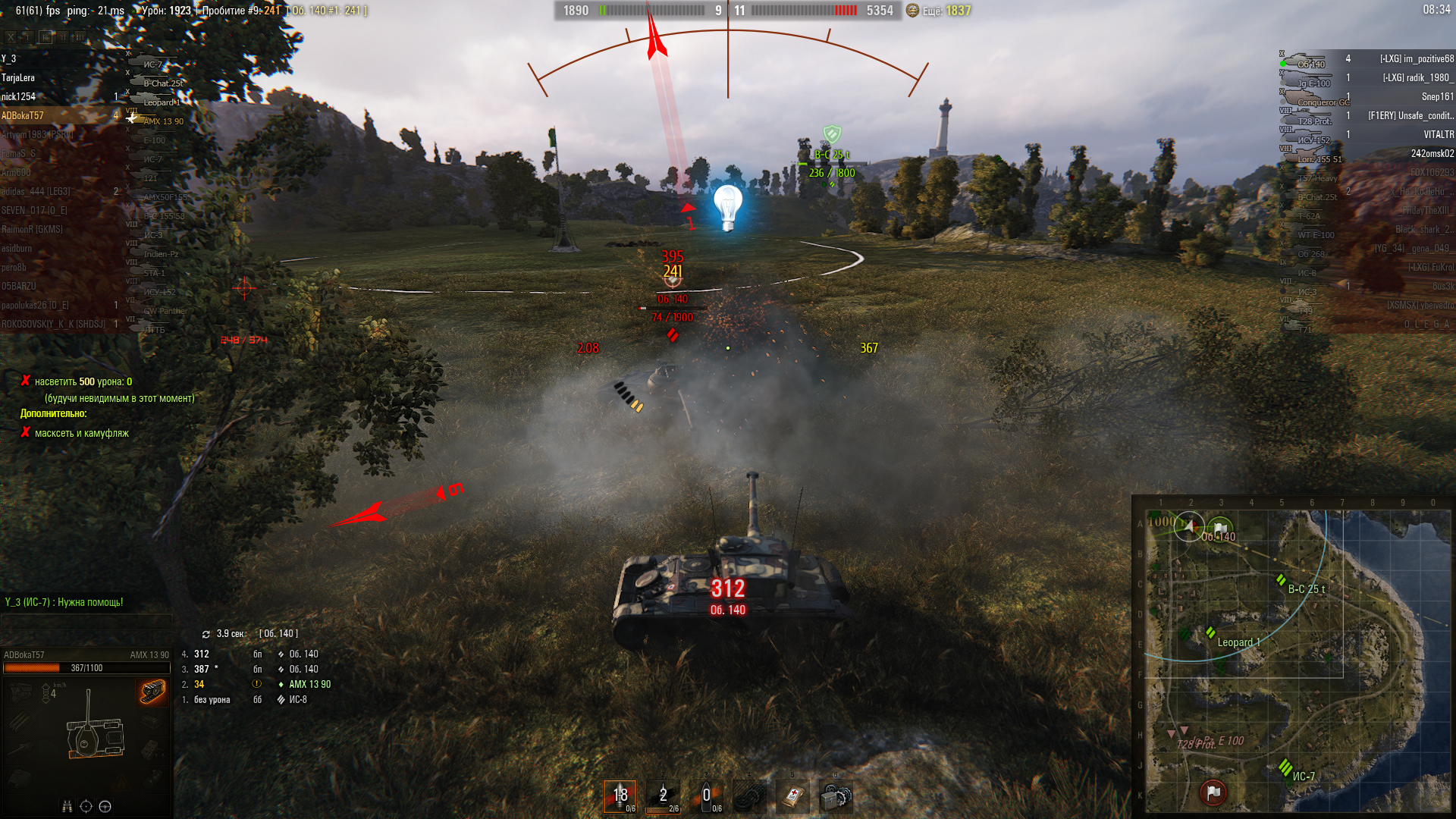1456x819 pixels.
Task: Click the damaged tracks module icon
Action: [x=152, y=691]
